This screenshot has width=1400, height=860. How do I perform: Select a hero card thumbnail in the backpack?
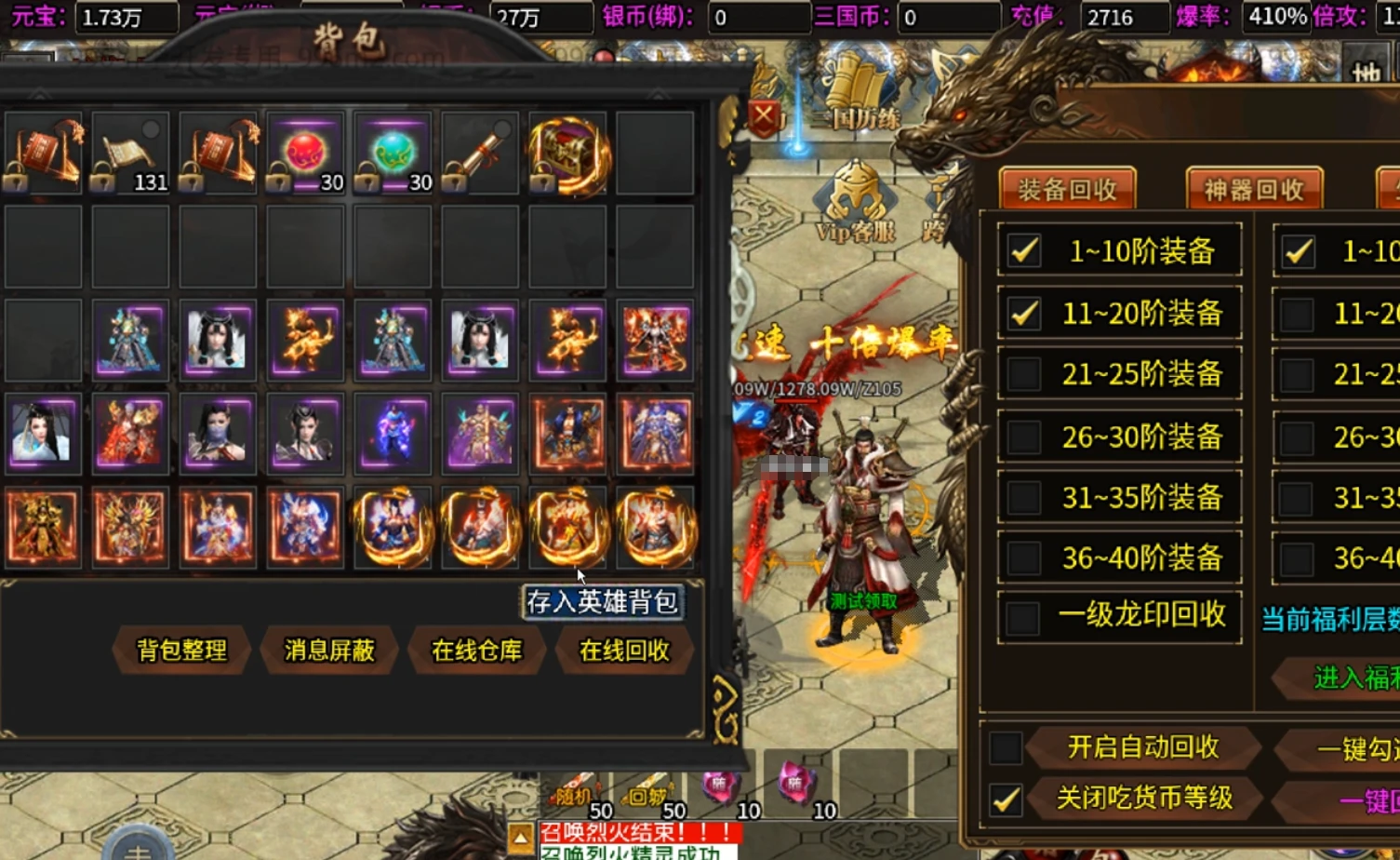pos(130,339)
